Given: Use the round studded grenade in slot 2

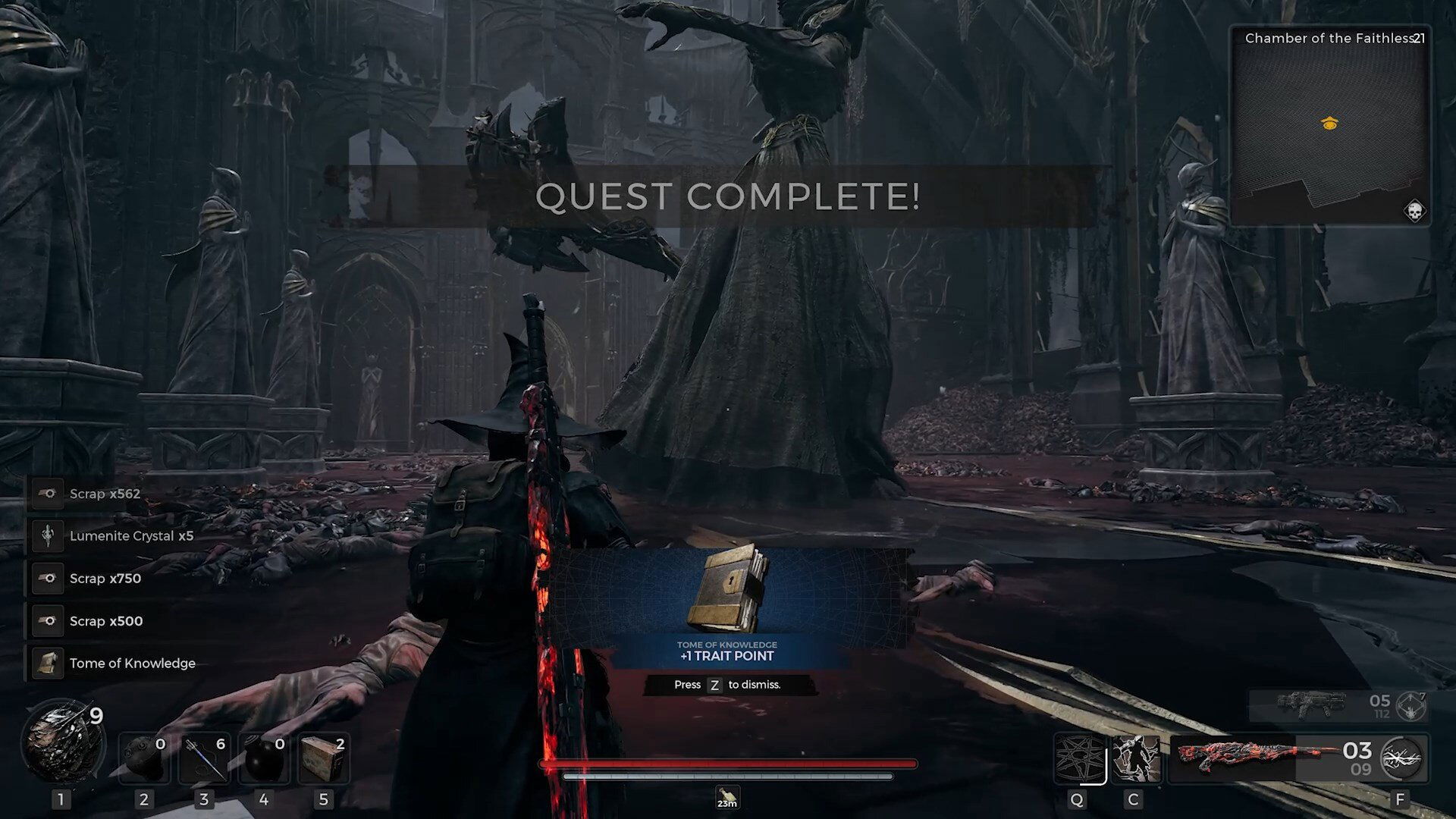Looking at the screenshot, I should click(x=144, y=758).
